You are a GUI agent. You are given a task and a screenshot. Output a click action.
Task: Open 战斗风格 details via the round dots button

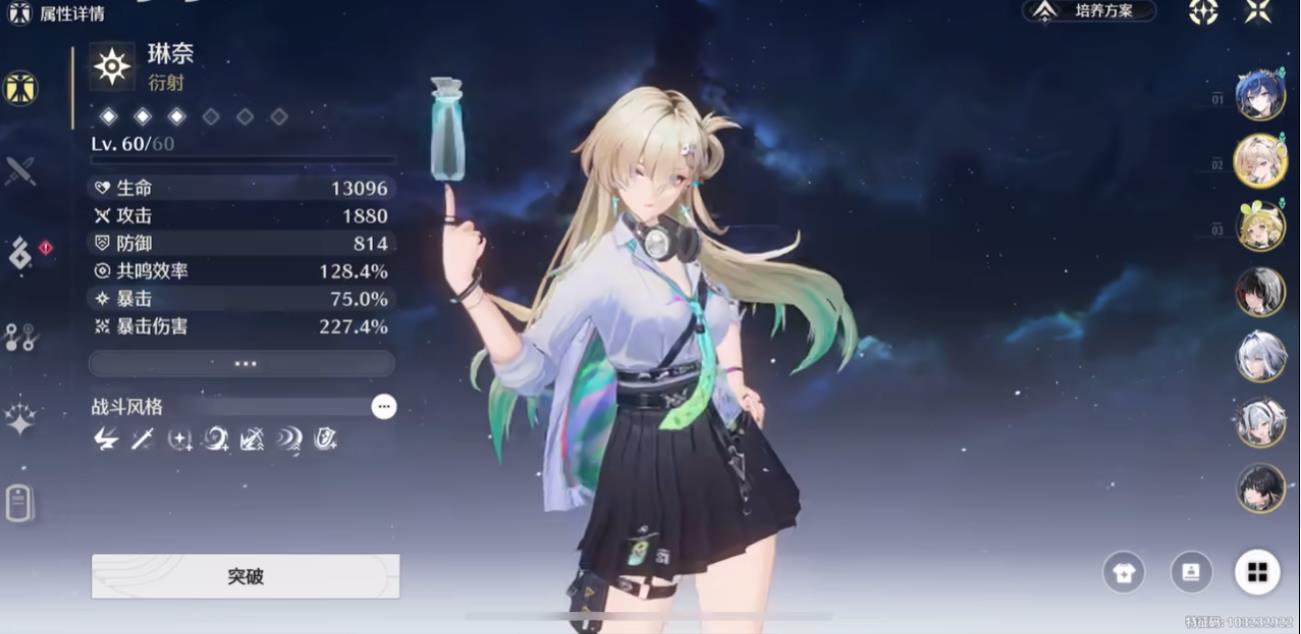click(383, 407)
